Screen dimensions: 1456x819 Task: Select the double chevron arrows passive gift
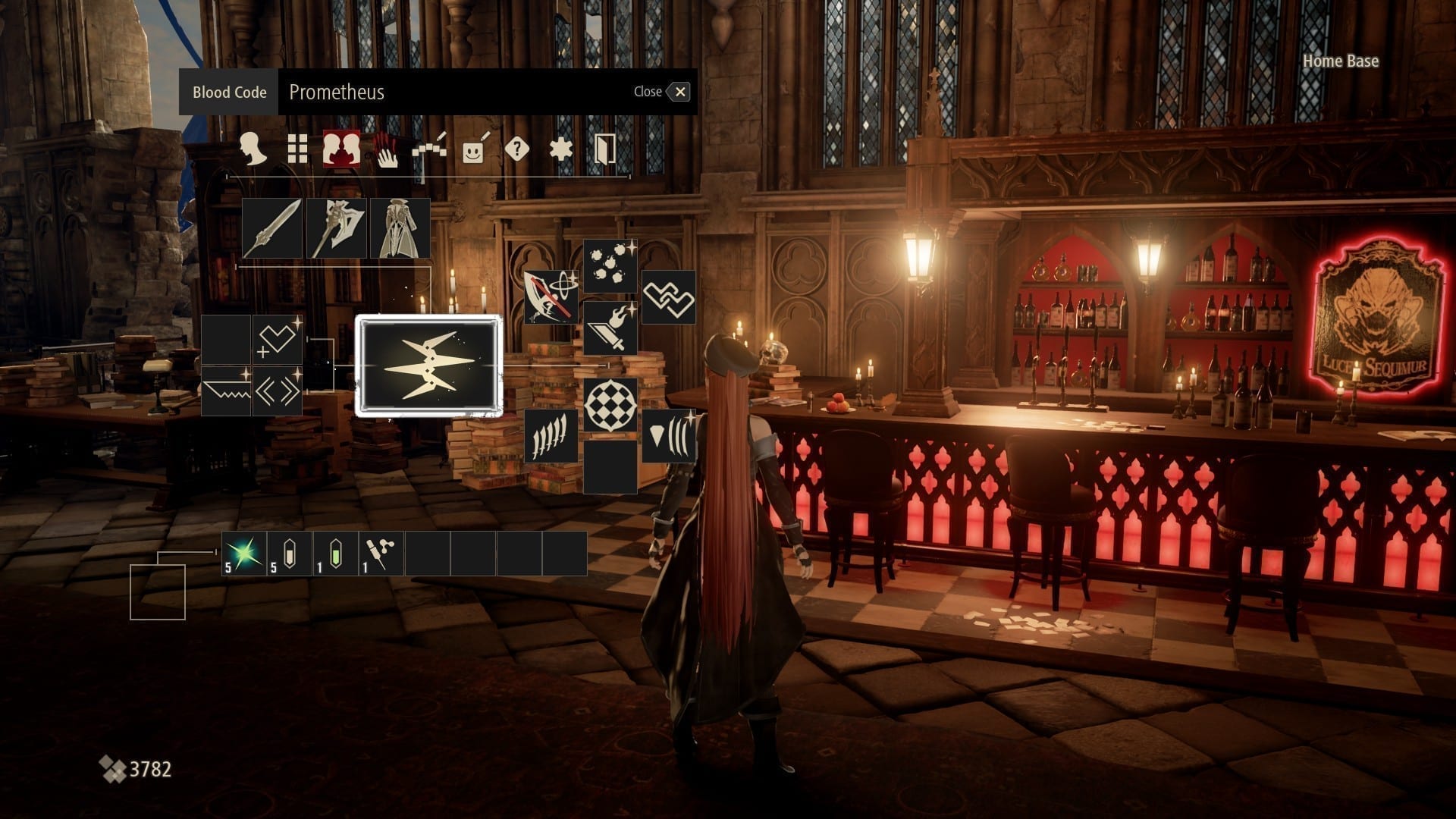[277, 391]
